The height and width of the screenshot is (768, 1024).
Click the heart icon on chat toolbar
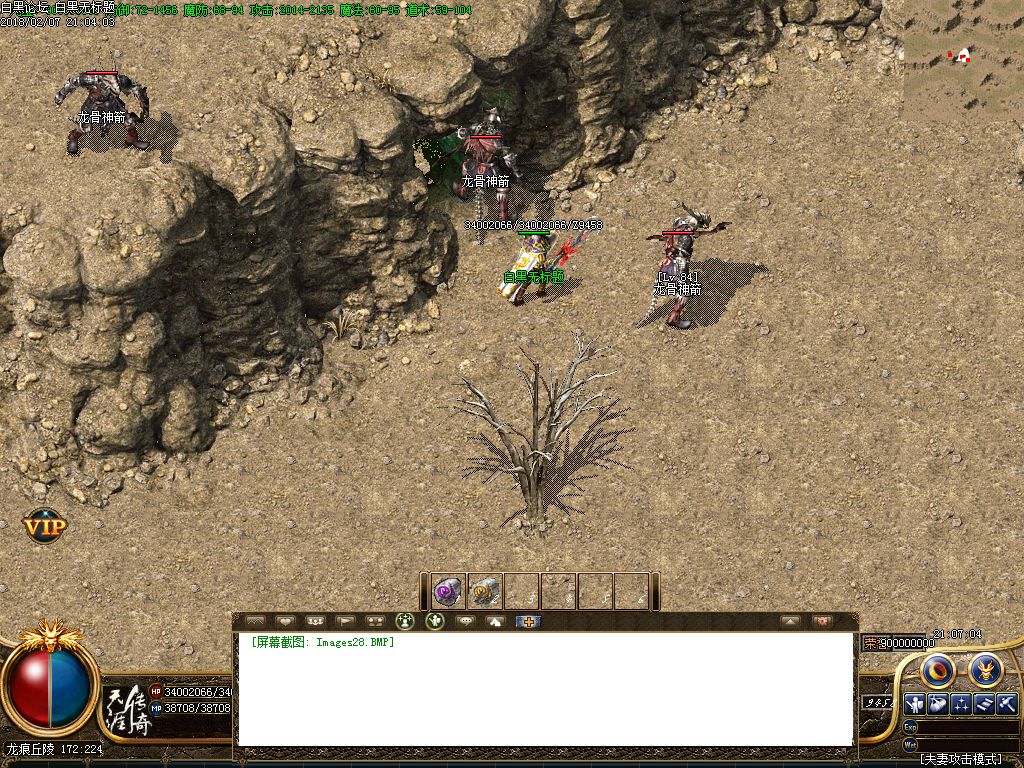coord(285,621)
